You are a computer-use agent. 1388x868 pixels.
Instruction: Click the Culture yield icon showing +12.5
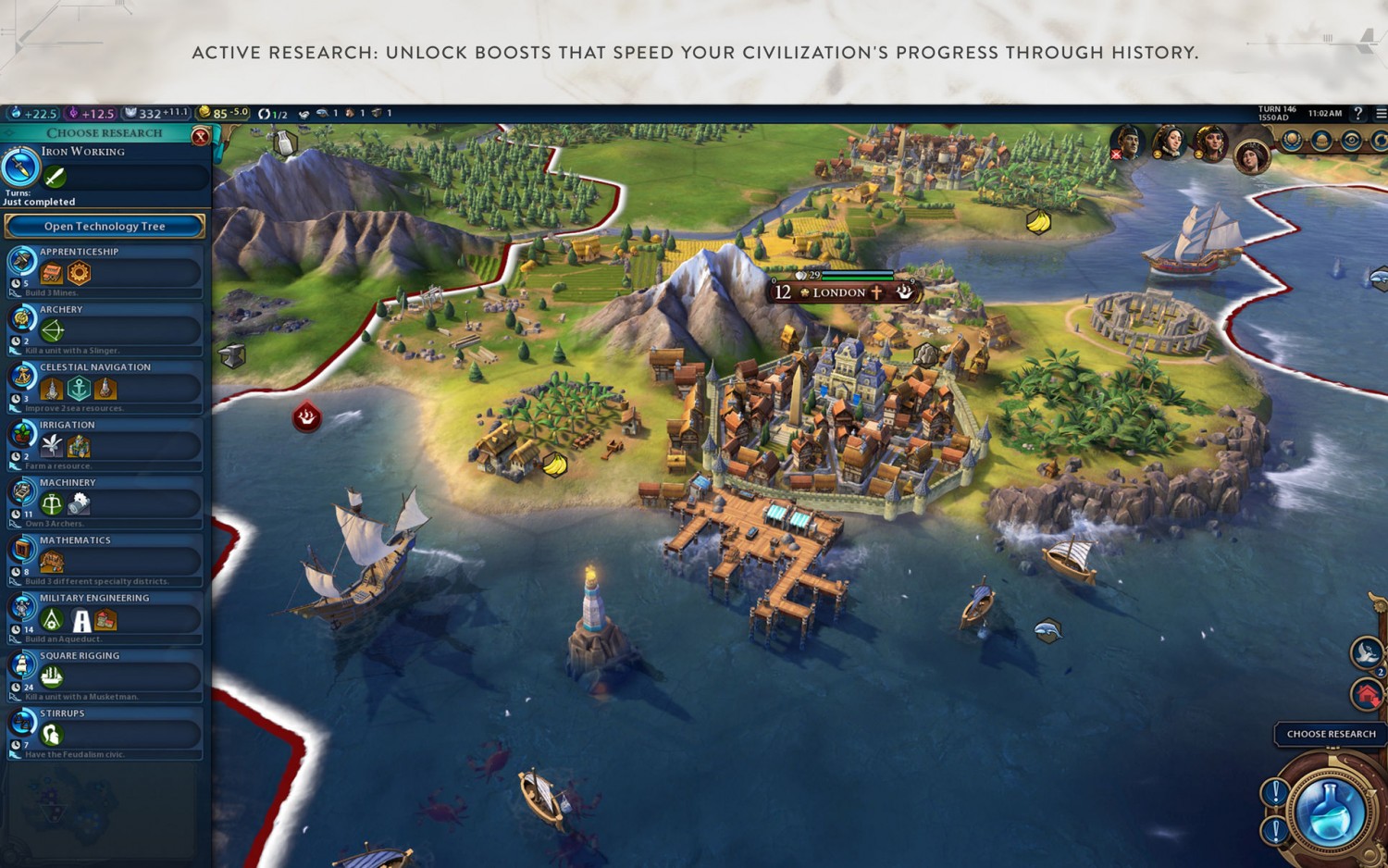click(74, 114)
